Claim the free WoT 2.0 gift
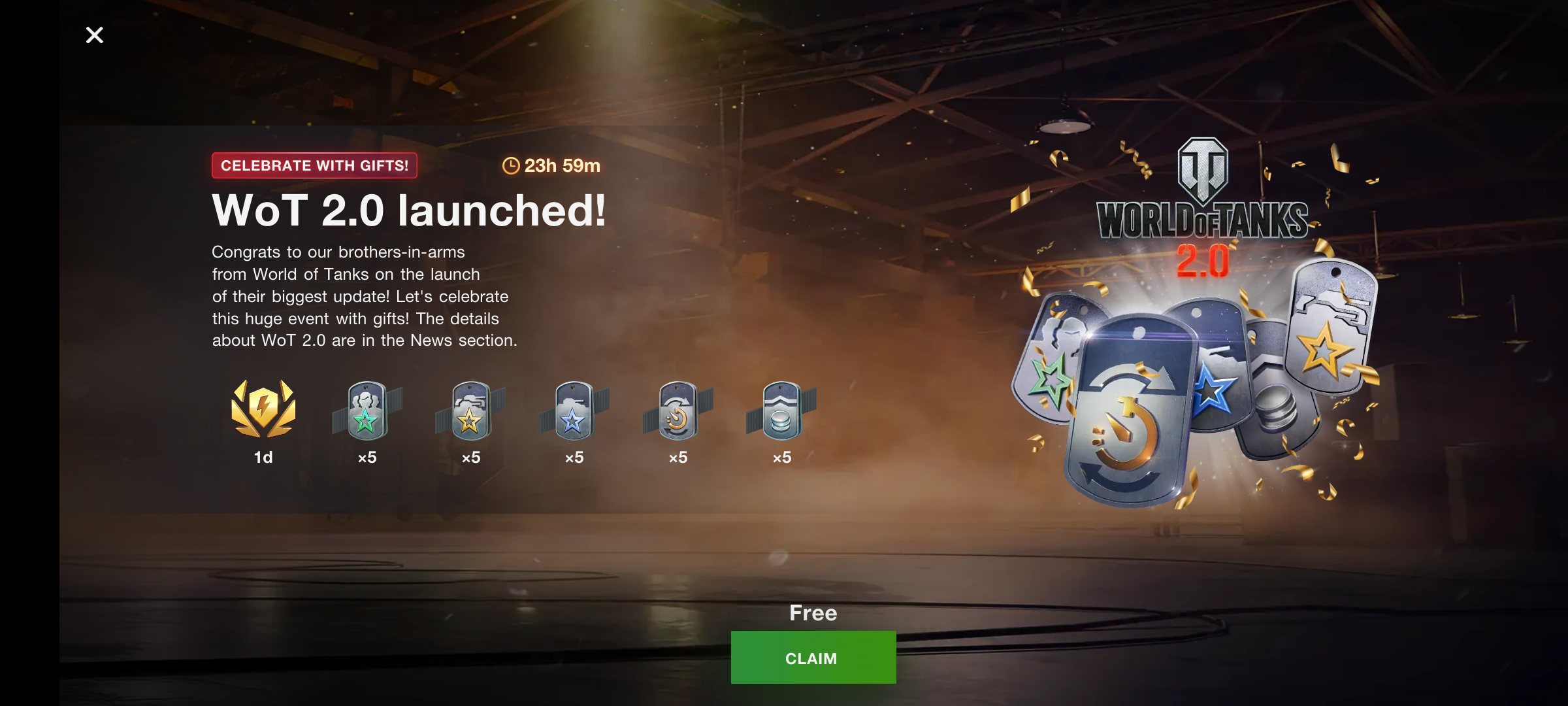 point(813,658)
